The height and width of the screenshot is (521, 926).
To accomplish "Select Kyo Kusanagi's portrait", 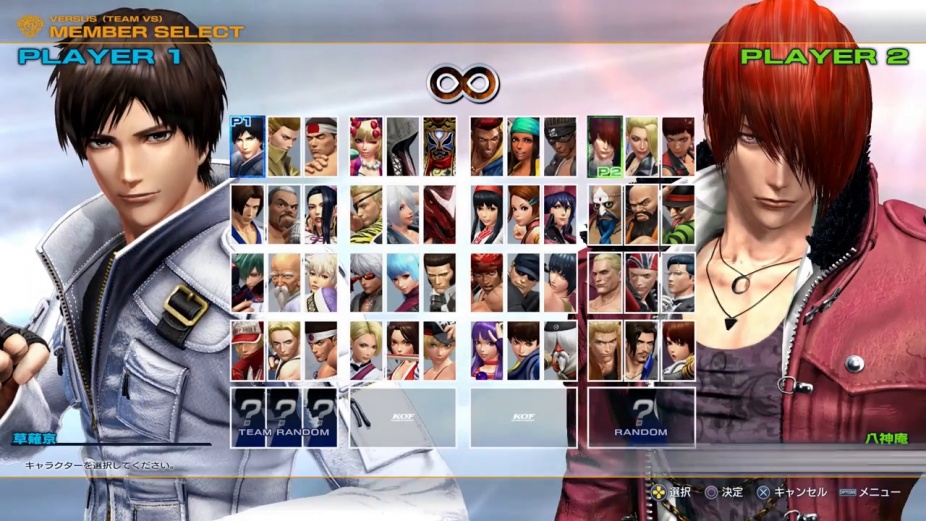I will pos(248,147).
